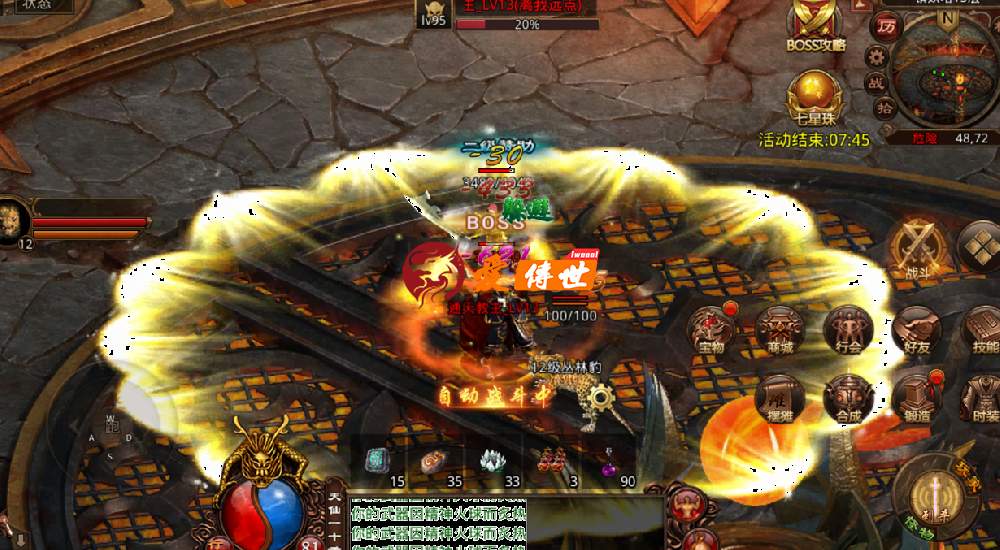The width and height of the screenshot is (1000, 550).
Task: Open the 时装 costume menu
Action: click(x=982, y=397)
